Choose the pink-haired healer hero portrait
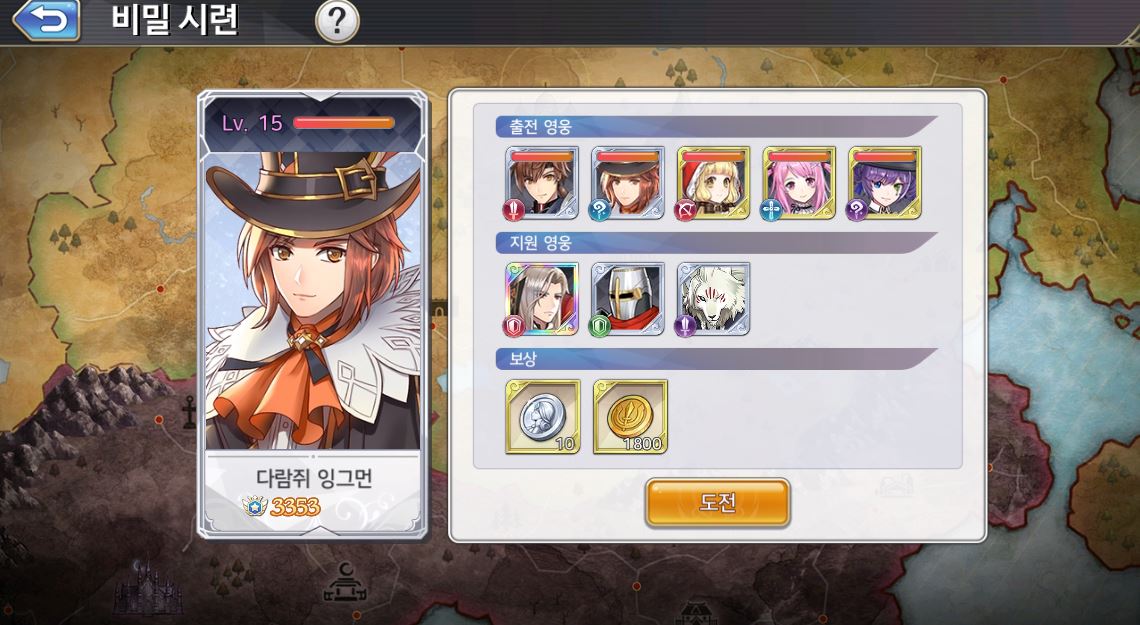 799,183
